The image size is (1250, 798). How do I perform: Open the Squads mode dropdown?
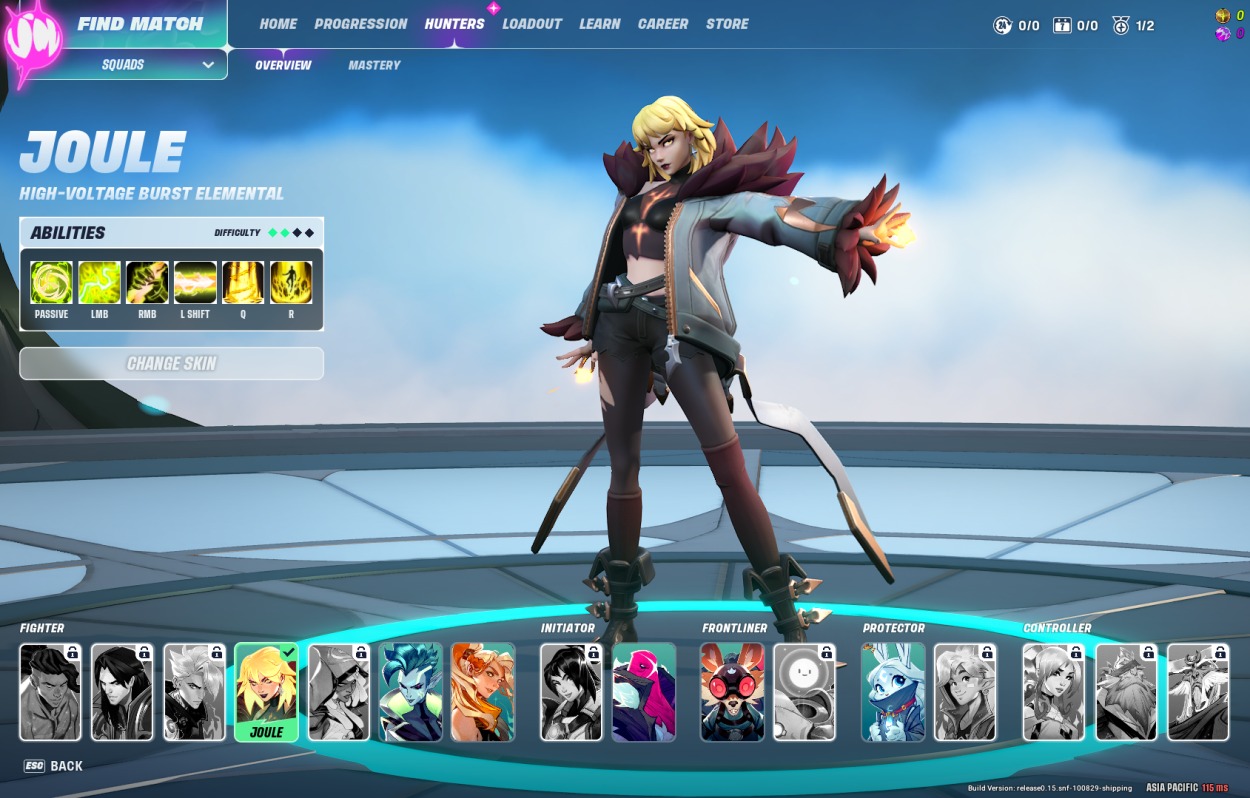pos(158,65)
